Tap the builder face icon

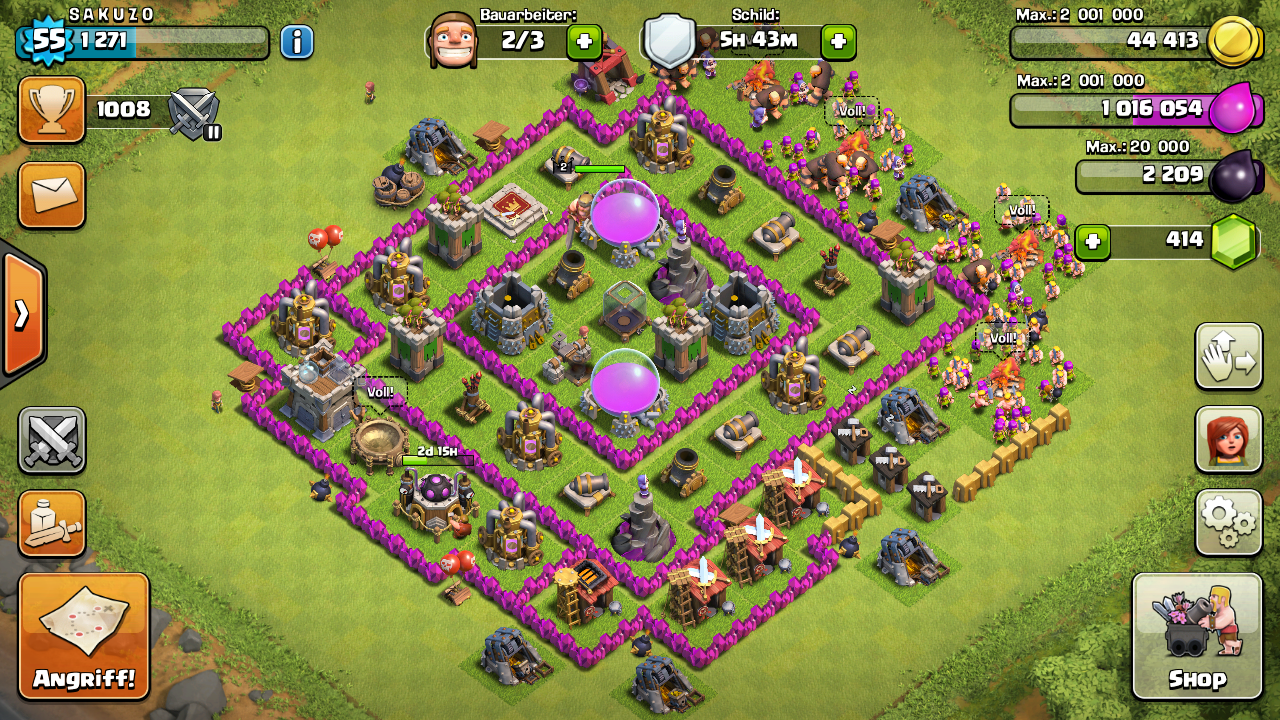click(x=451, y=42)
